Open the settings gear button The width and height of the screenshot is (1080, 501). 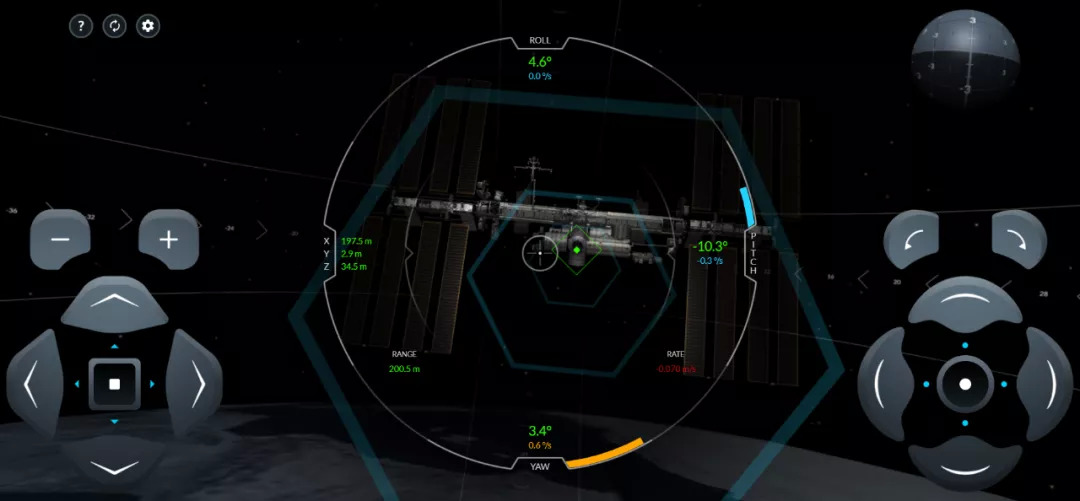[x=148, y=26]
